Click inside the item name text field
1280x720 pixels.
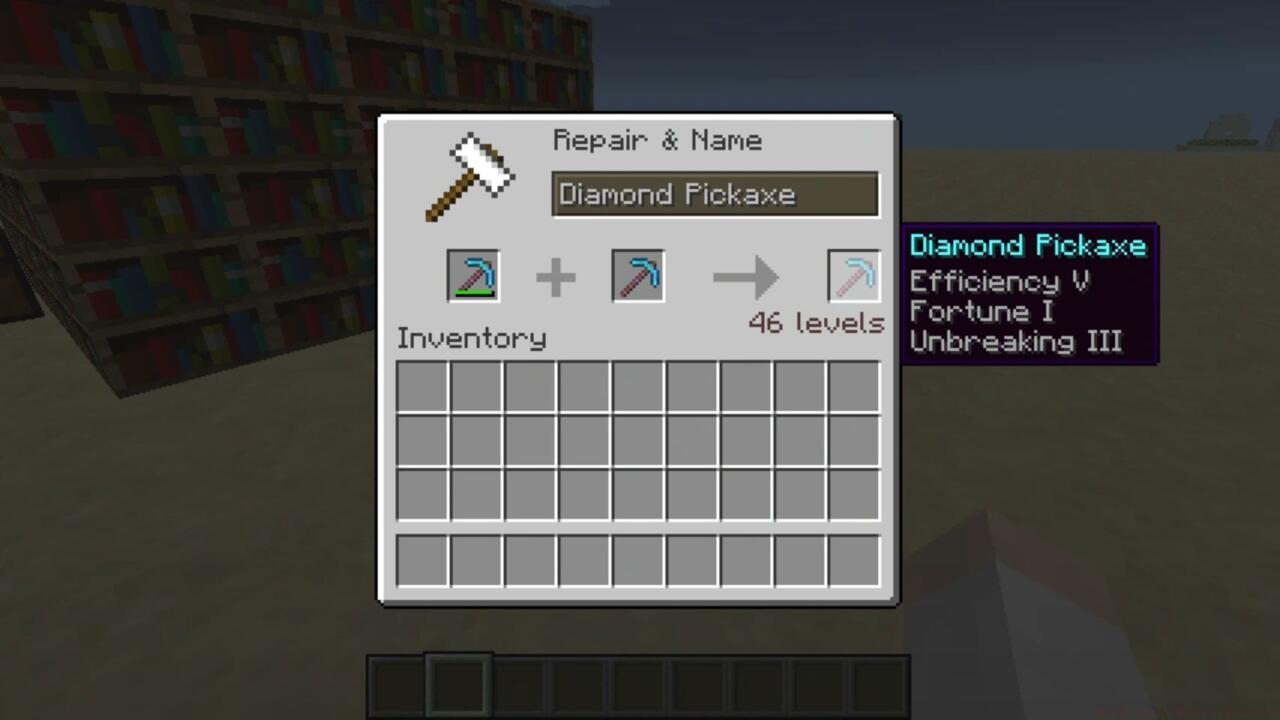pyautogui.click(x=714, y=194)
